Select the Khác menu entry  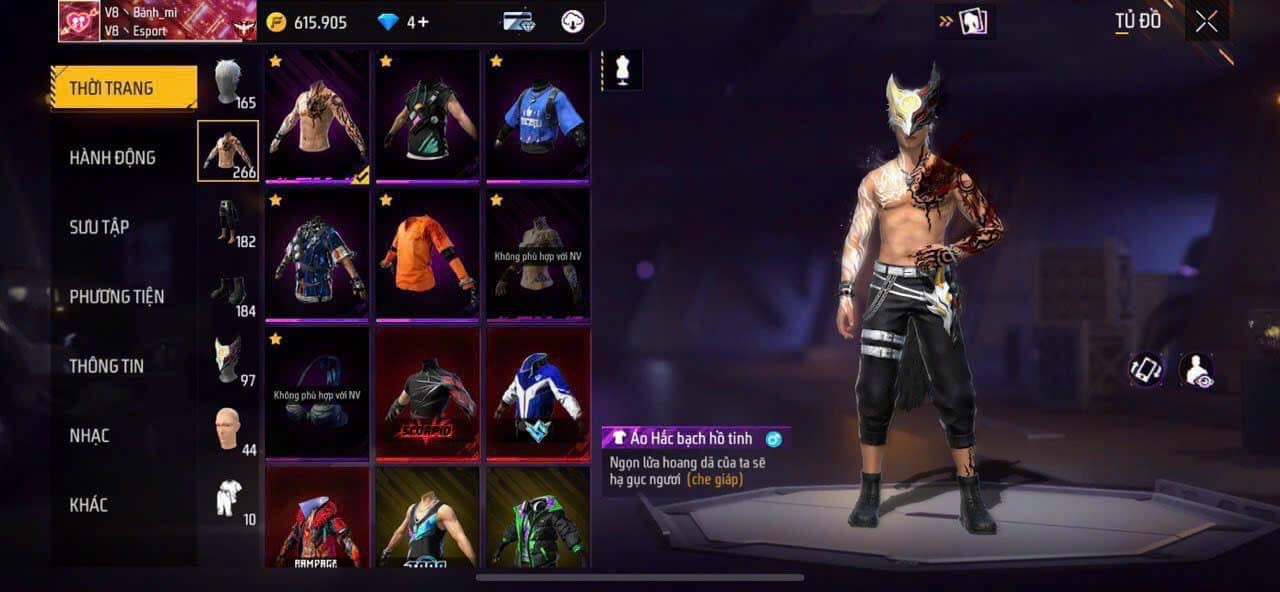88,504
